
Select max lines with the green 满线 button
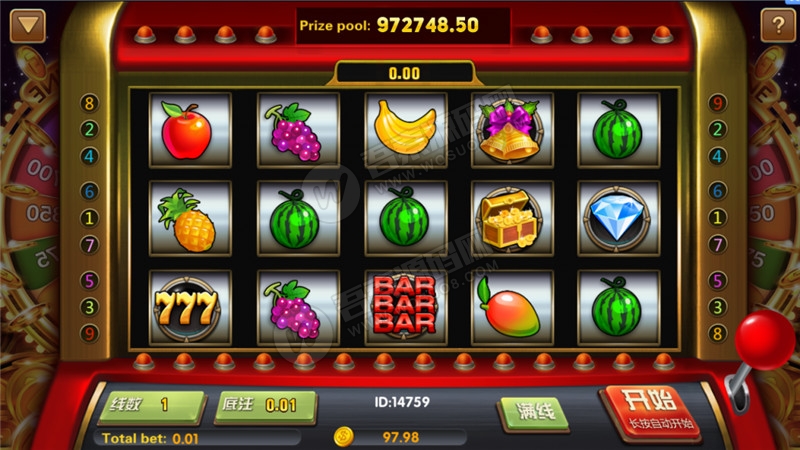534,412
